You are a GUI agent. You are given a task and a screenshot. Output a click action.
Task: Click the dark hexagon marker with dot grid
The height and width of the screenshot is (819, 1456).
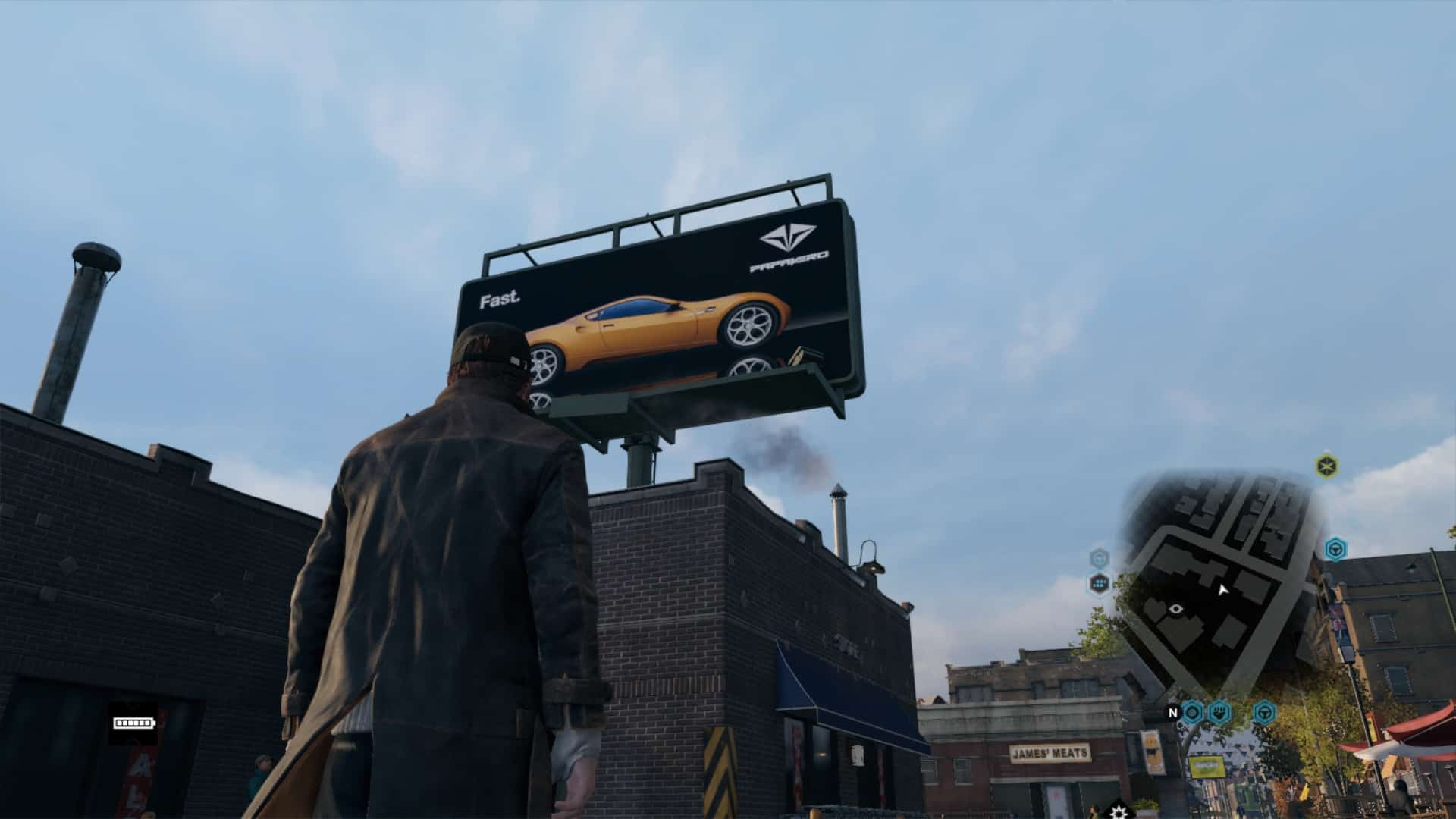tap(1100, 583)
